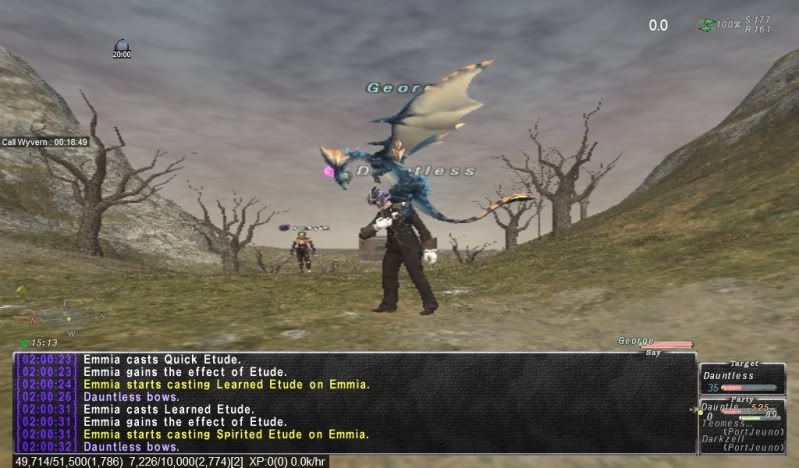Select the status effect icon with 20:00 timer

pyautogui.click(x=122, y=46)
